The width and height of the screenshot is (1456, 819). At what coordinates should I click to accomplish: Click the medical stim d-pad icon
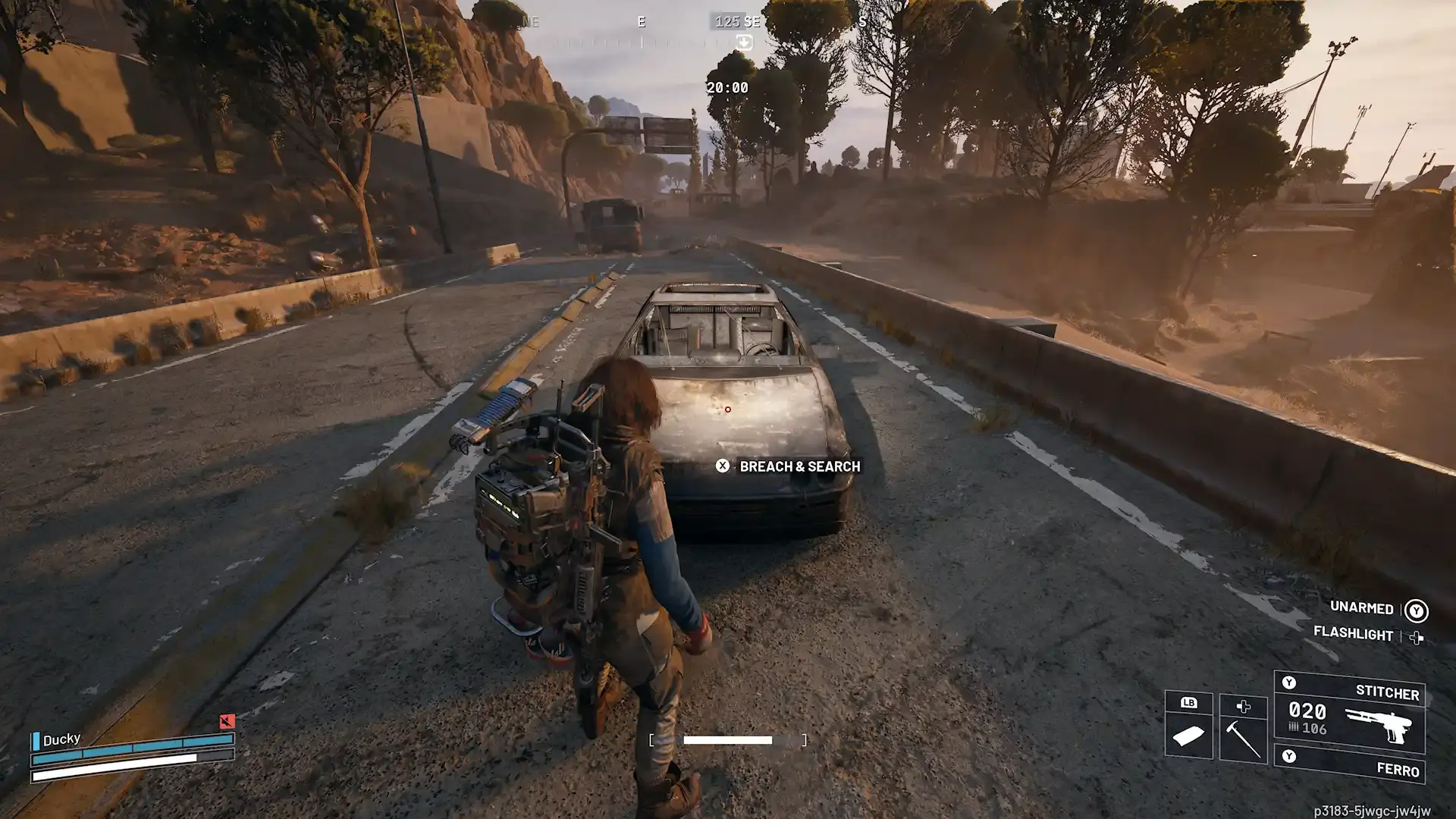click(x=1244, y=707)
